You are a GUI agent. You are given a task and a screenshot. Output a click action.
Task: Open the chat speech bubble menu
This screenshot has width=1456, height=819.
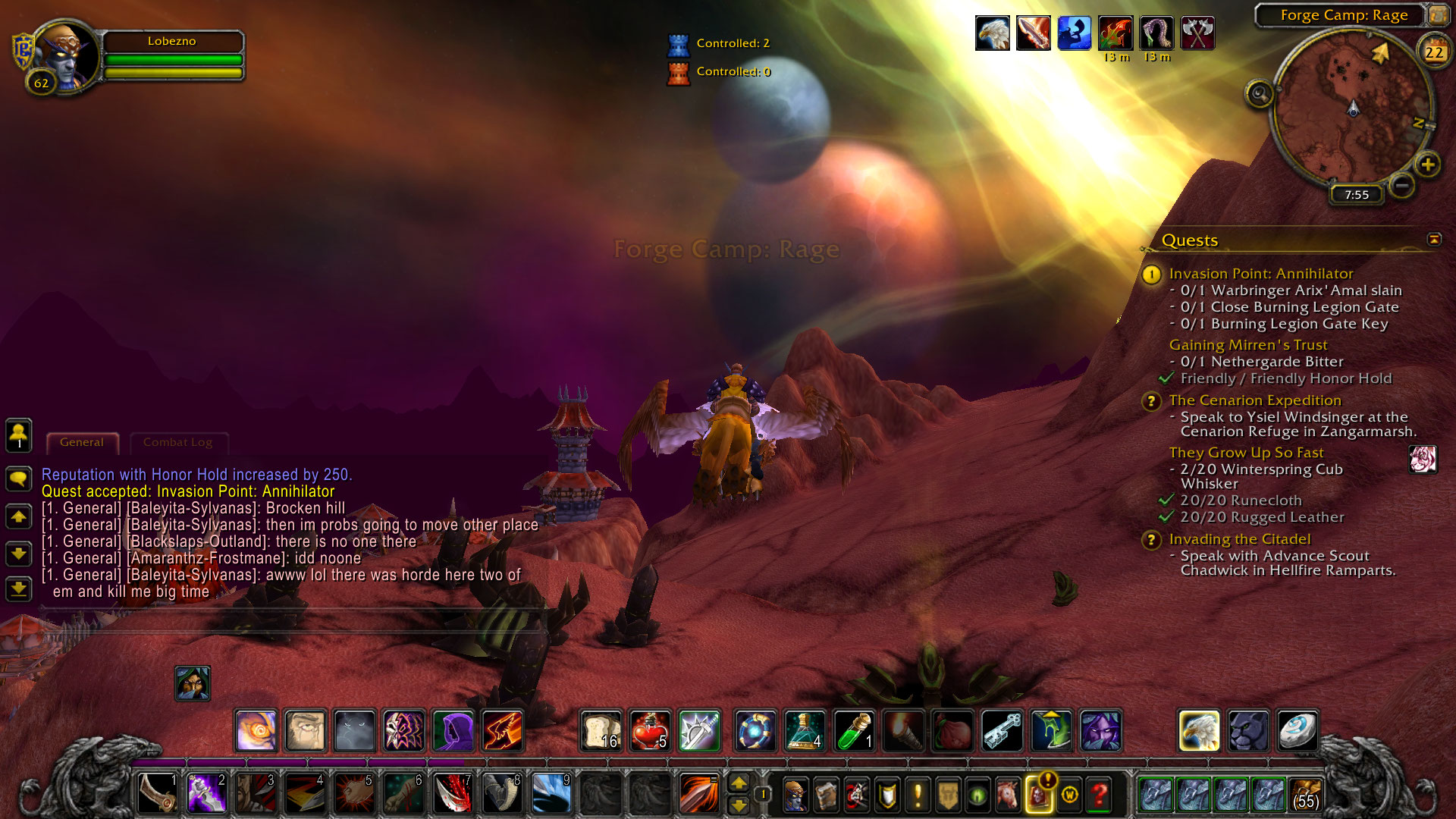click(x=19, y=479)
